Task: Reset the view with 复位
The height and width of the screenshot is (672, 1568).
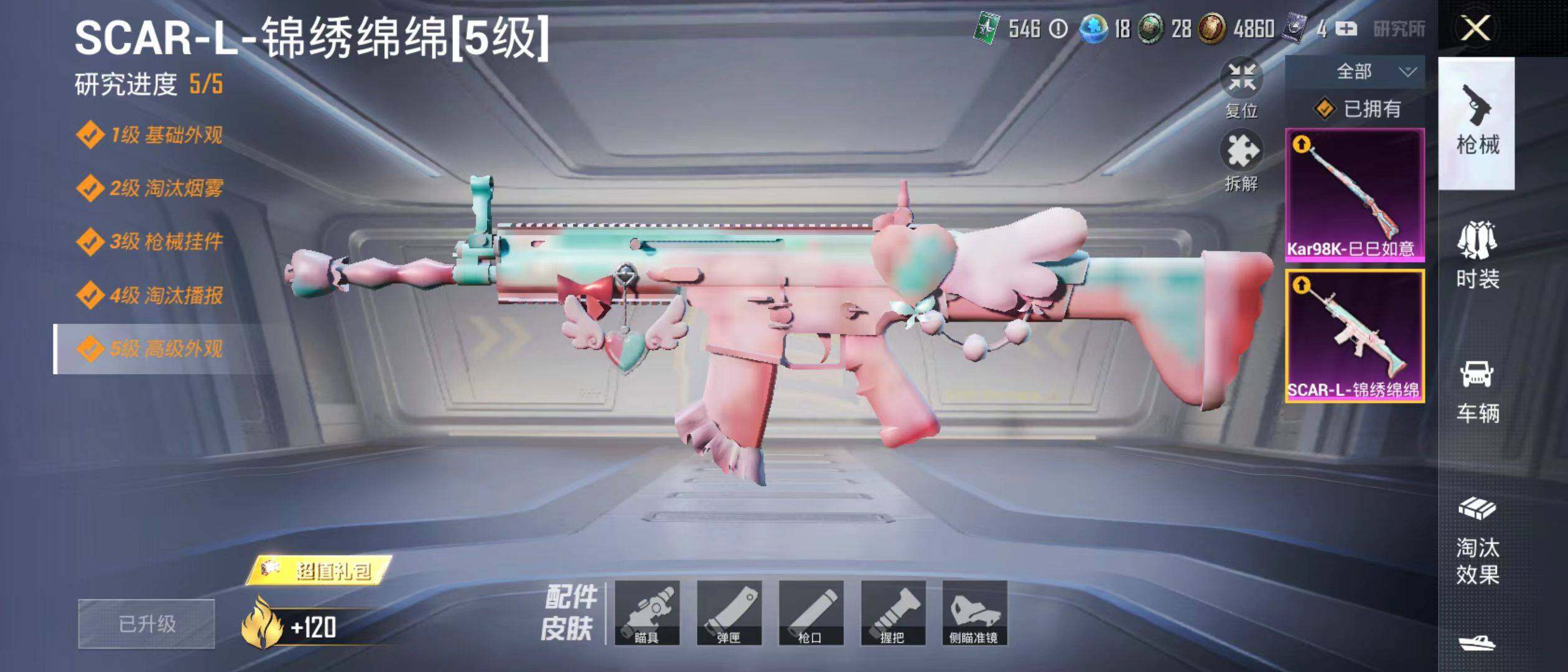Action: (1241, 87)
